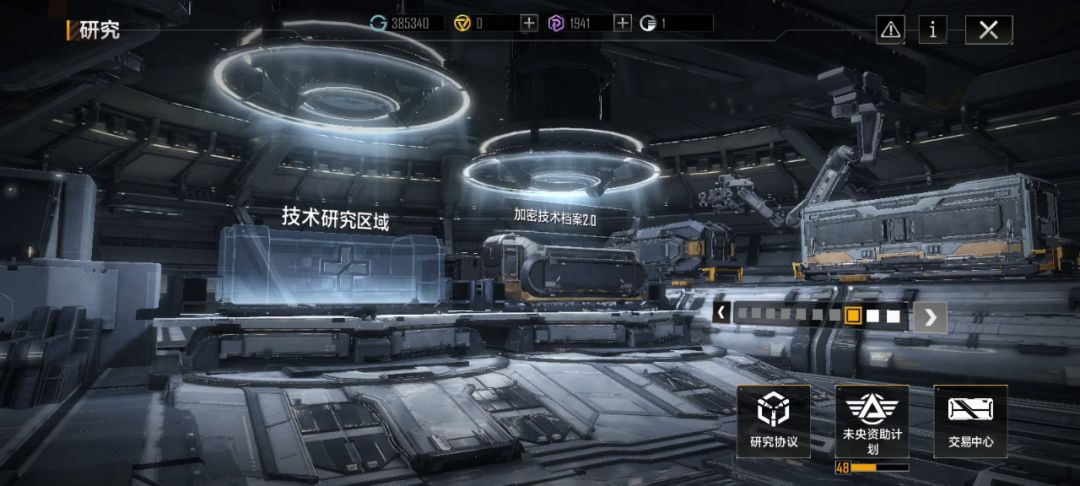Click the warning triangle icon button
This screenshot has height=486, width=1080.
point(890,29)
